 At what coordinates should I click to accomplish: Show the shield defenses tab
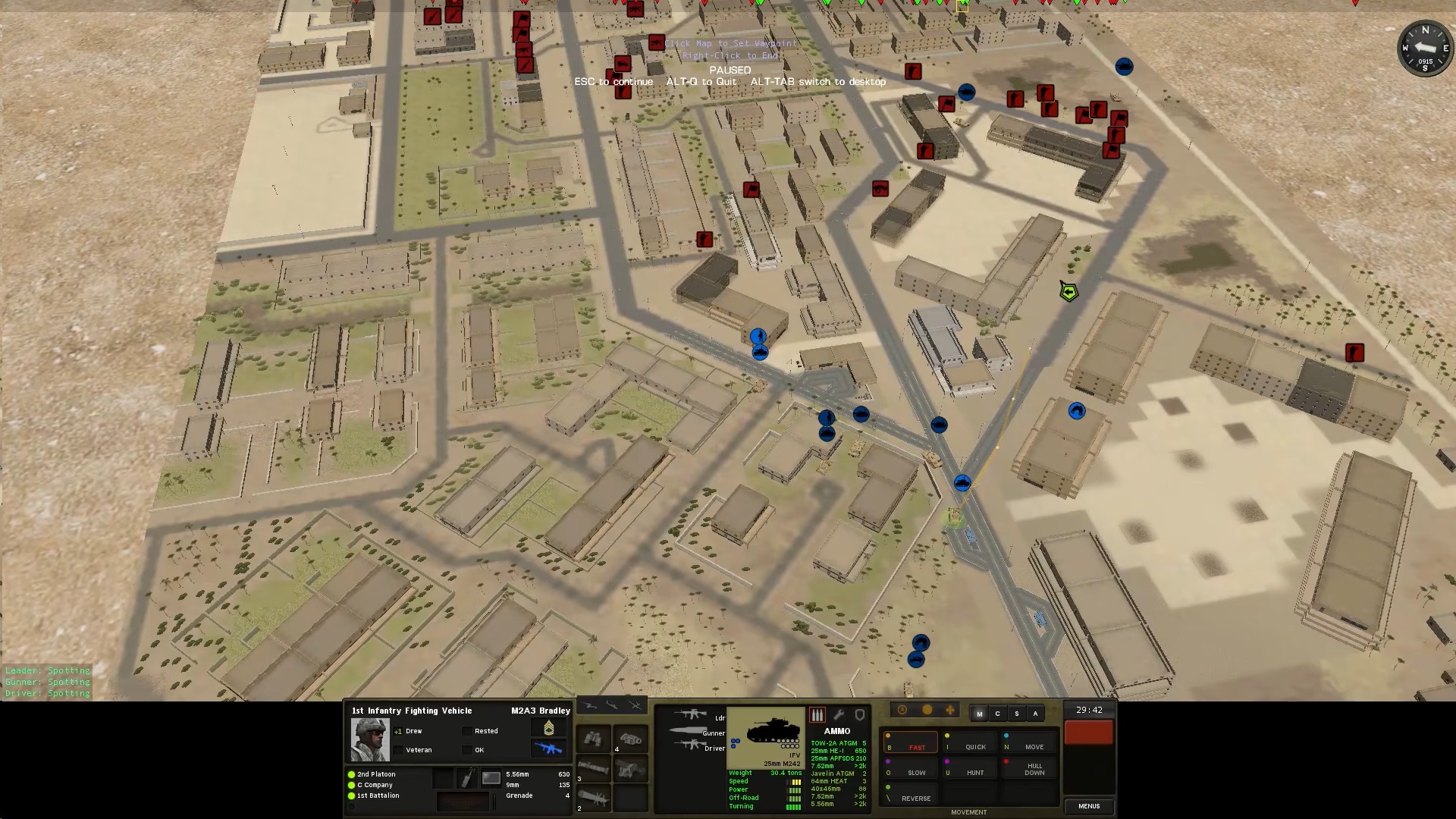[860, 714]
